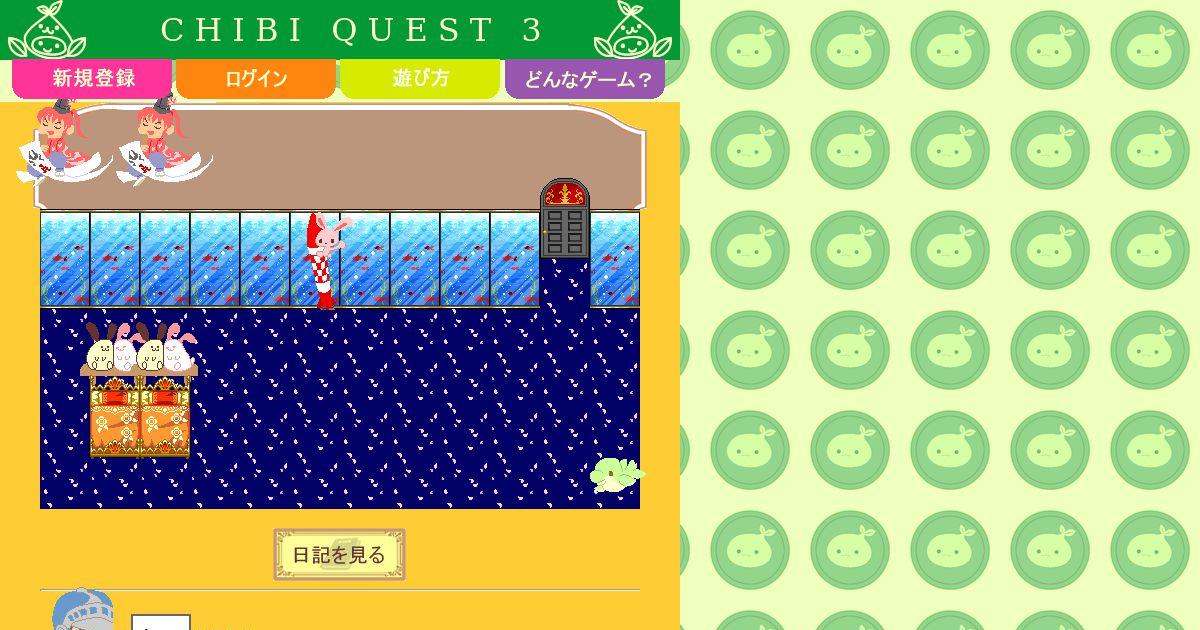Click the CHIBI QUEST 3 title banner
Viewport: 1200px width, 630px height.
pos(340,30)
